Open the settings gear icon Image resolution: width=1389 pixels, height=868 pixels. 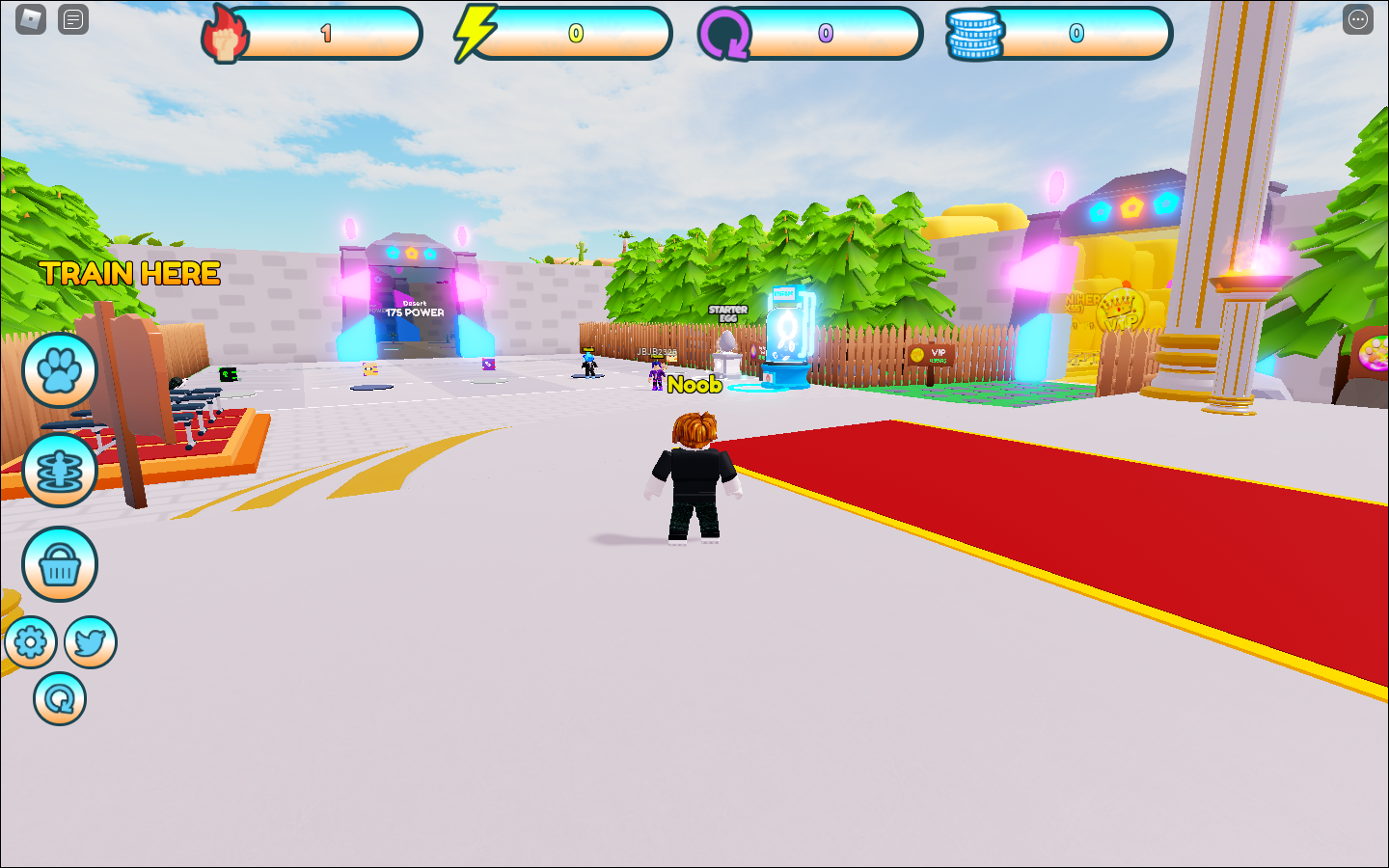click(32, 641)
